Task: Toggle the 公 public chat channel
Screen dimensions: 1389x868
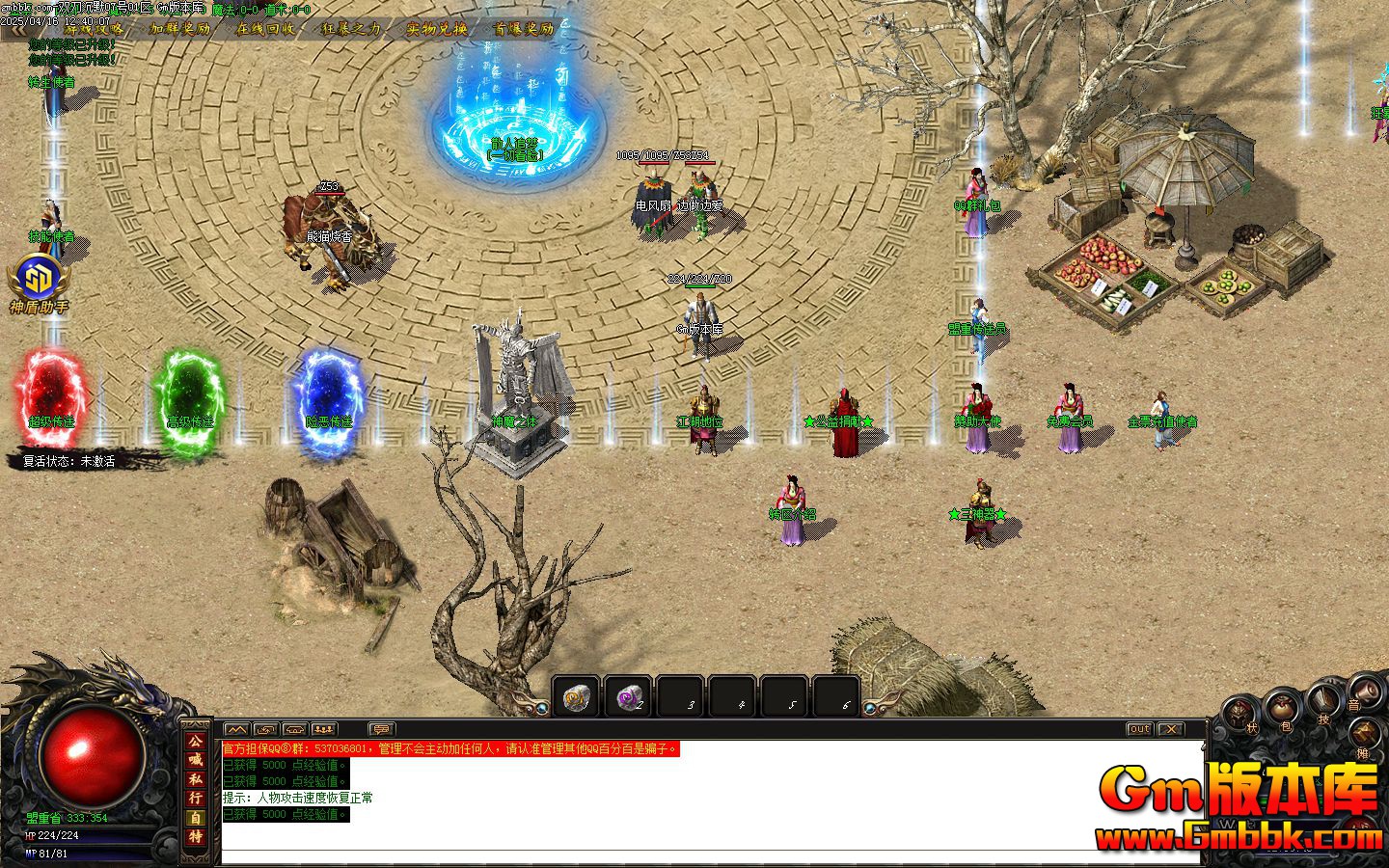Action: (196, 743)
